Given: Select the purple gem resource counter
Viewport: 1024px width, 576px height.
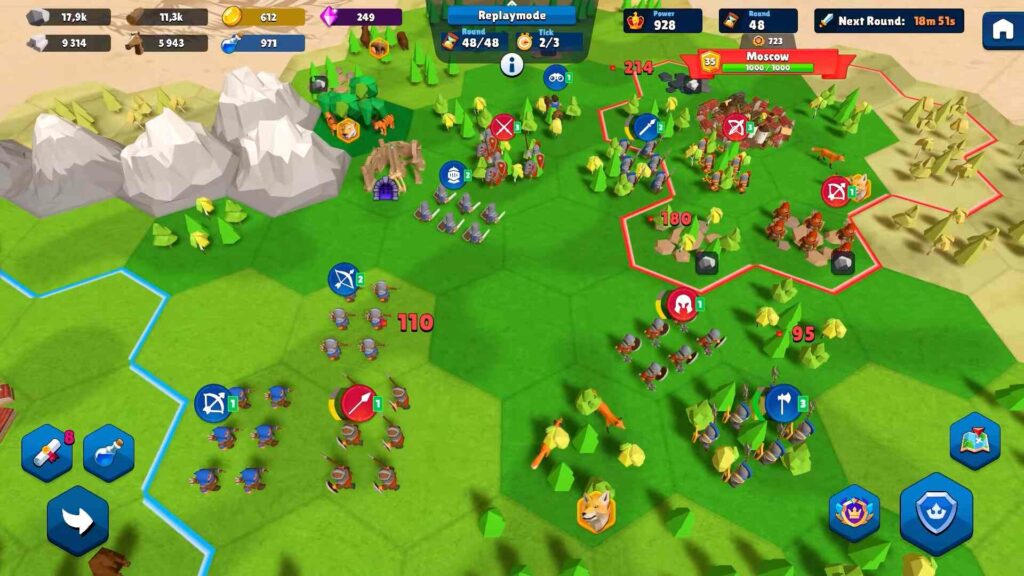Looking at the screenshot, I should click(x=360, y=17).
